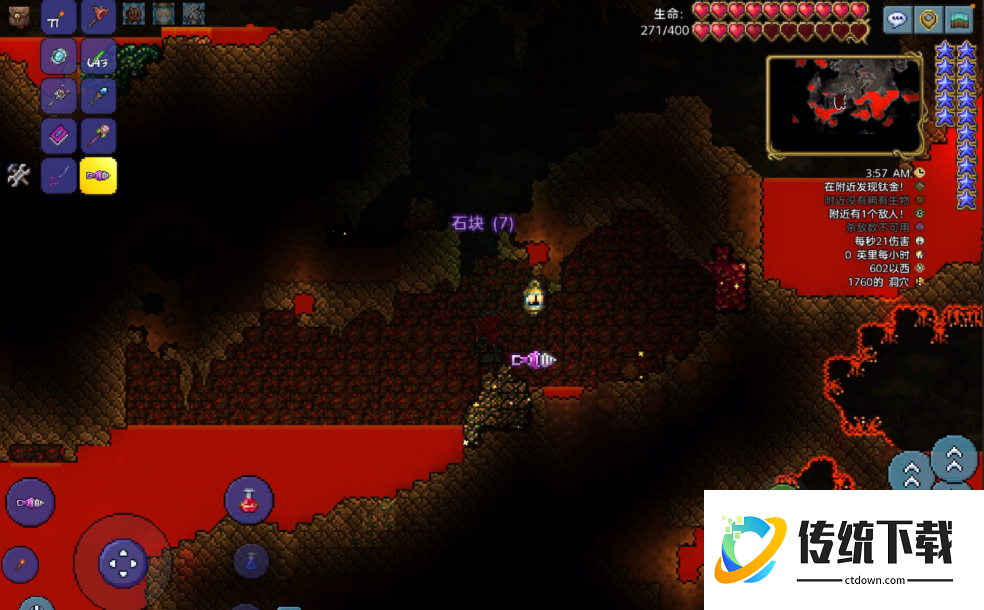The image size is (984, 610).
Task: Select the blue gem staff slot
Action: pyautogui.click(x=98, y=96)
